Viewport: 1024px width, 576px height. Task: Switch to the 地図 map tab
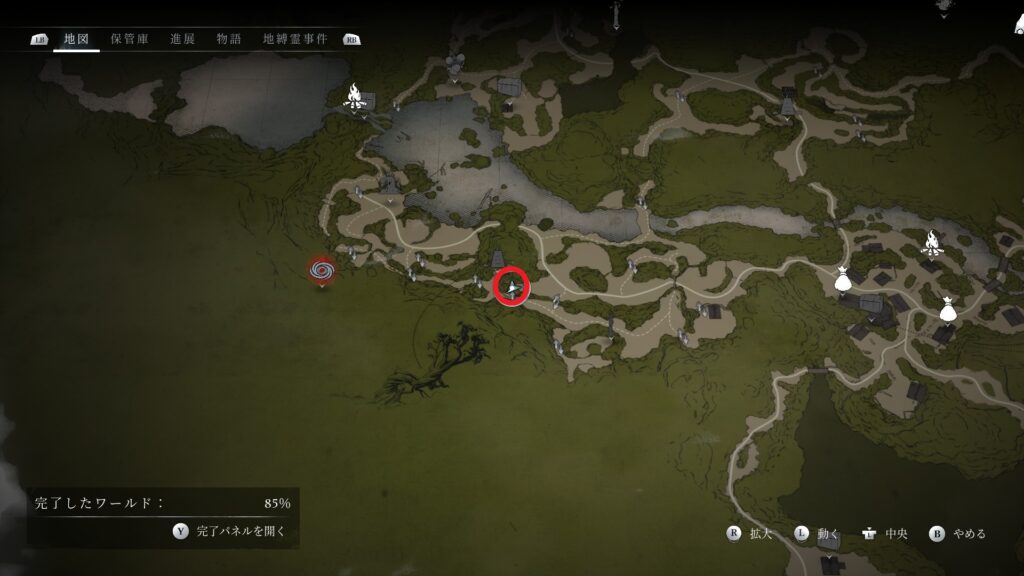(76, 39)
